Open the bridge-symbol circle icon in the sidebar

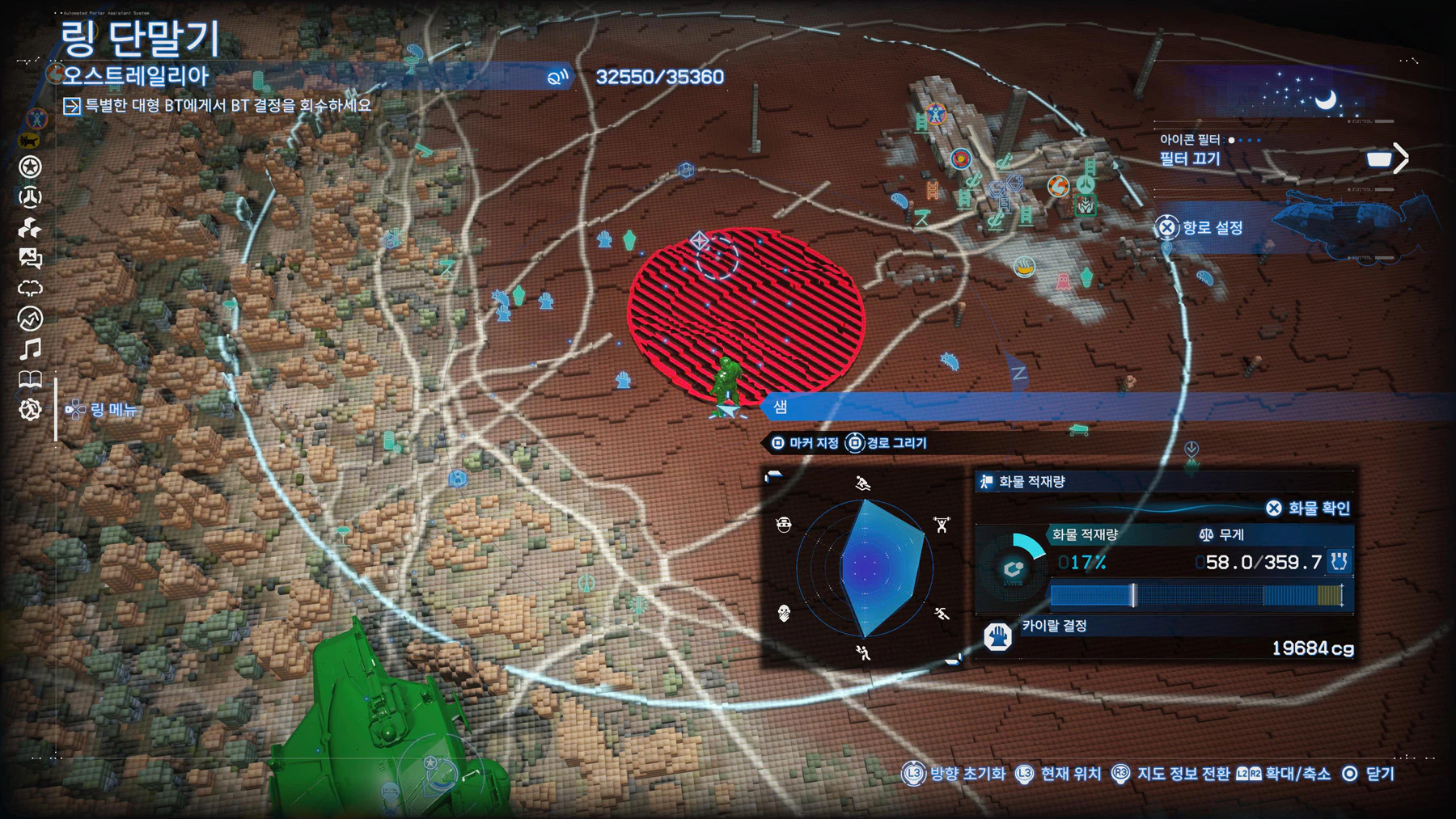click(x=30, y=197)
